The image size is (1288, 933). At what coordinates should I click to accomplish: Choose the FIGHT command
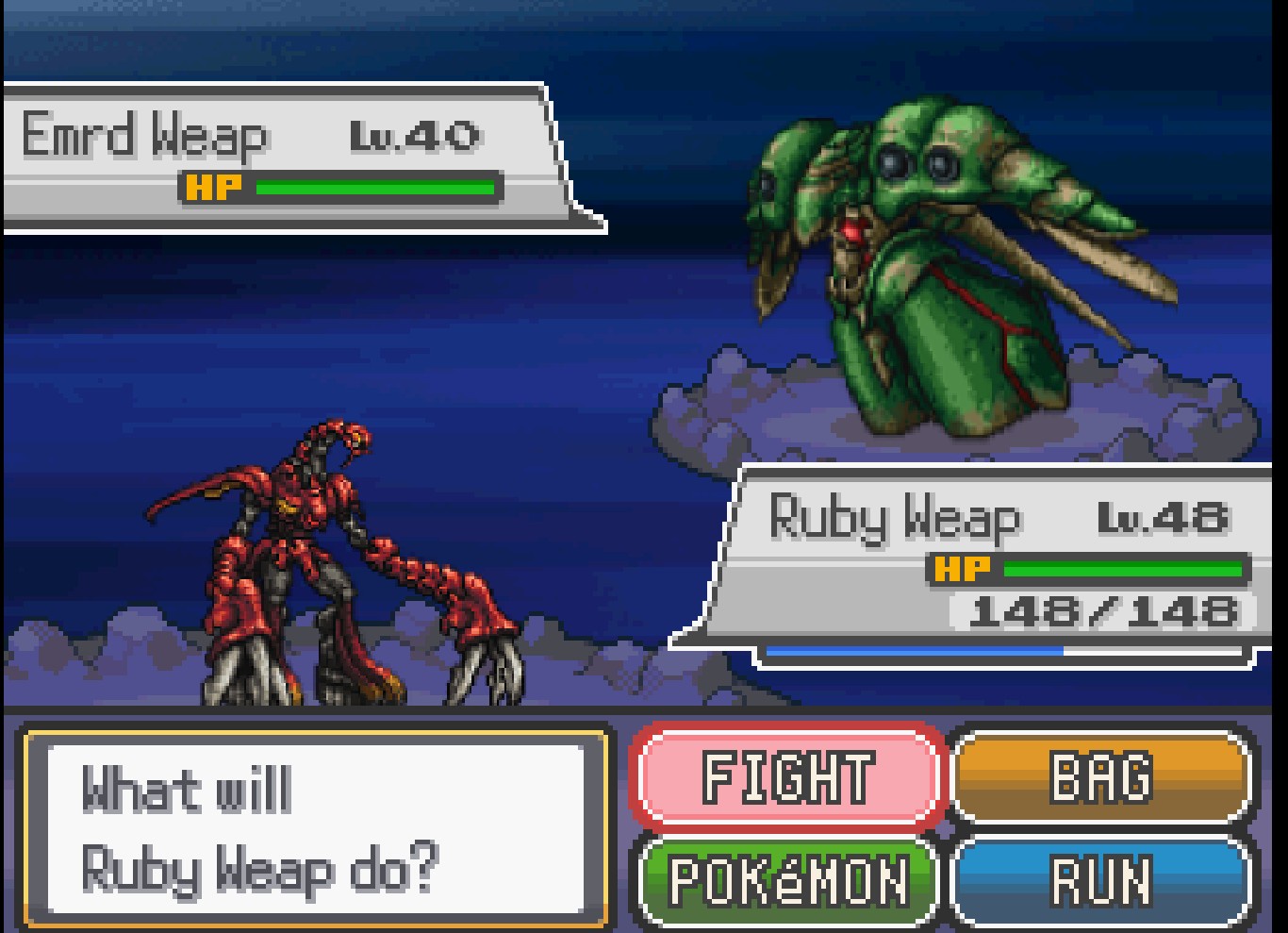click(x=788, y=777)
